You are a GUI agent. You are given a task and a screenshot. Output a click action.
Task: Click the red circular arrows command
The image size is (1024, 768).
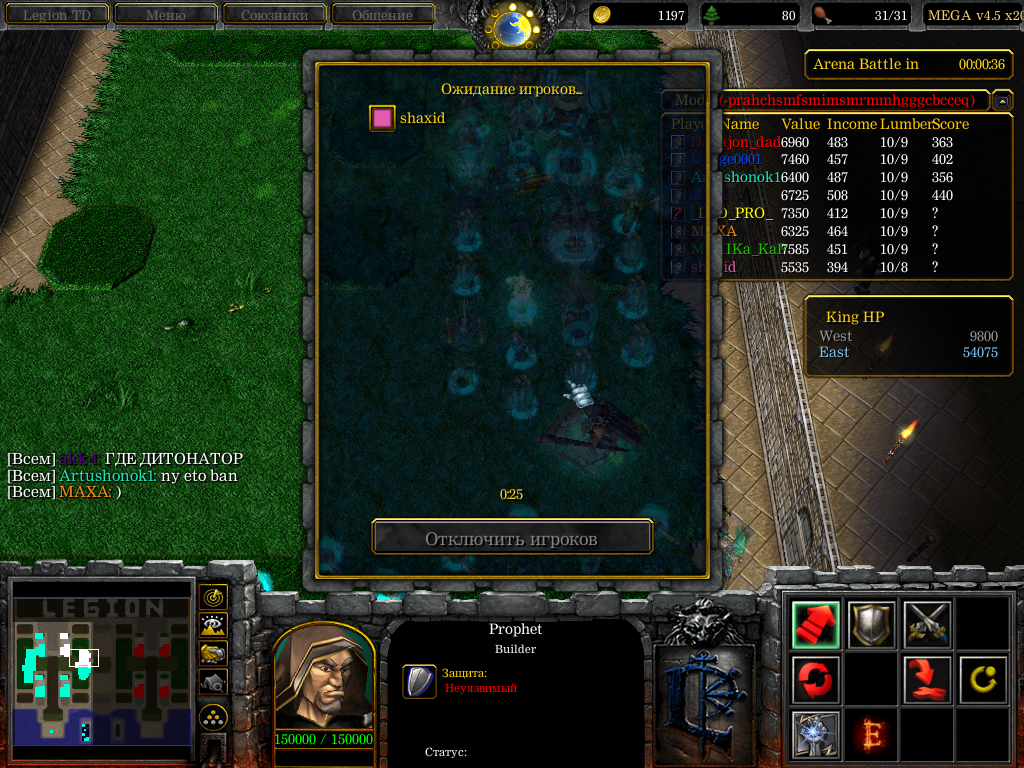point(816,680)
